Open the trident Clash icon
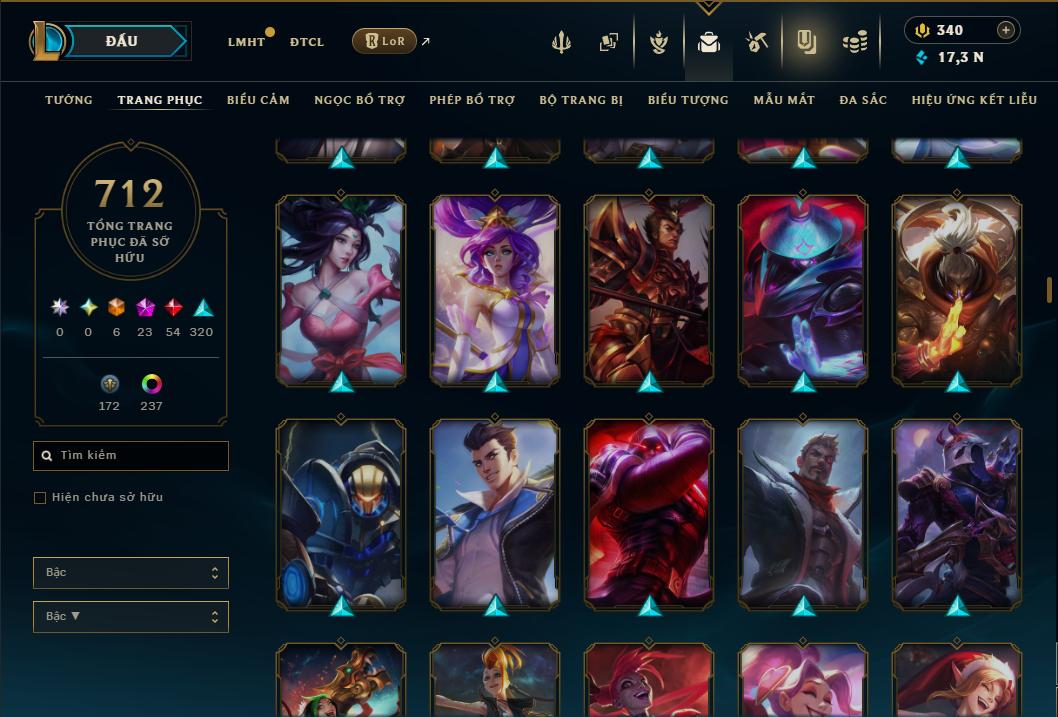 pos(563,42)
